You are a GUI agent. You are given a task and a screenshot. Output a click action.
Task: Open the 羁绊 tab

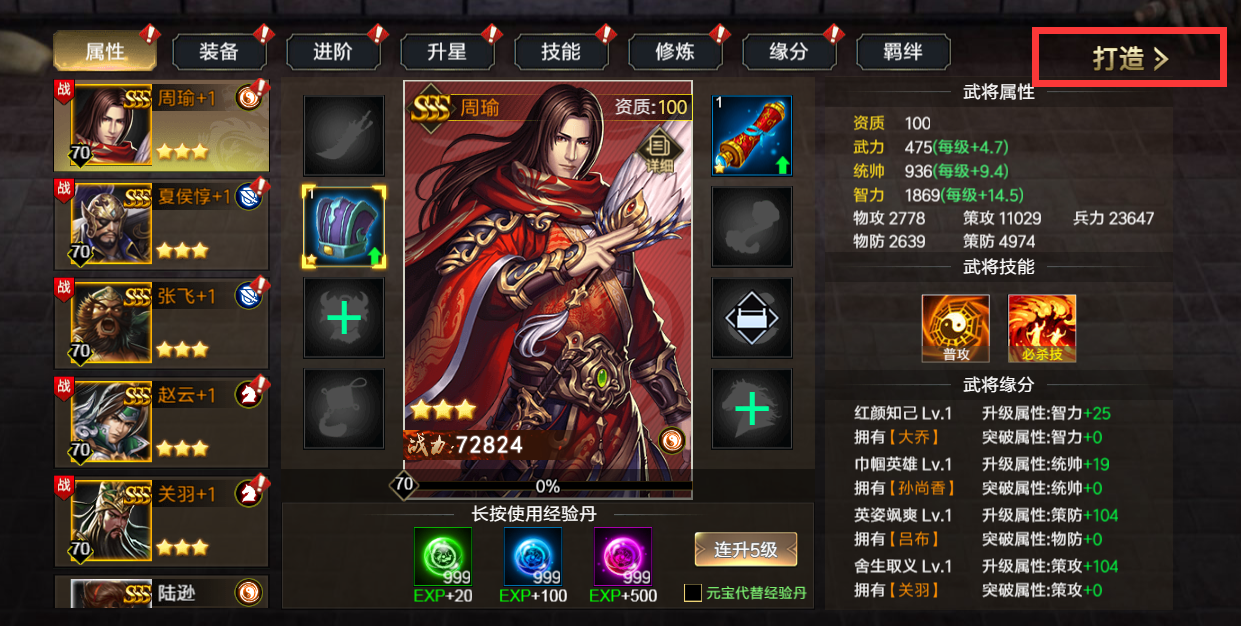(x=903, y=52)
